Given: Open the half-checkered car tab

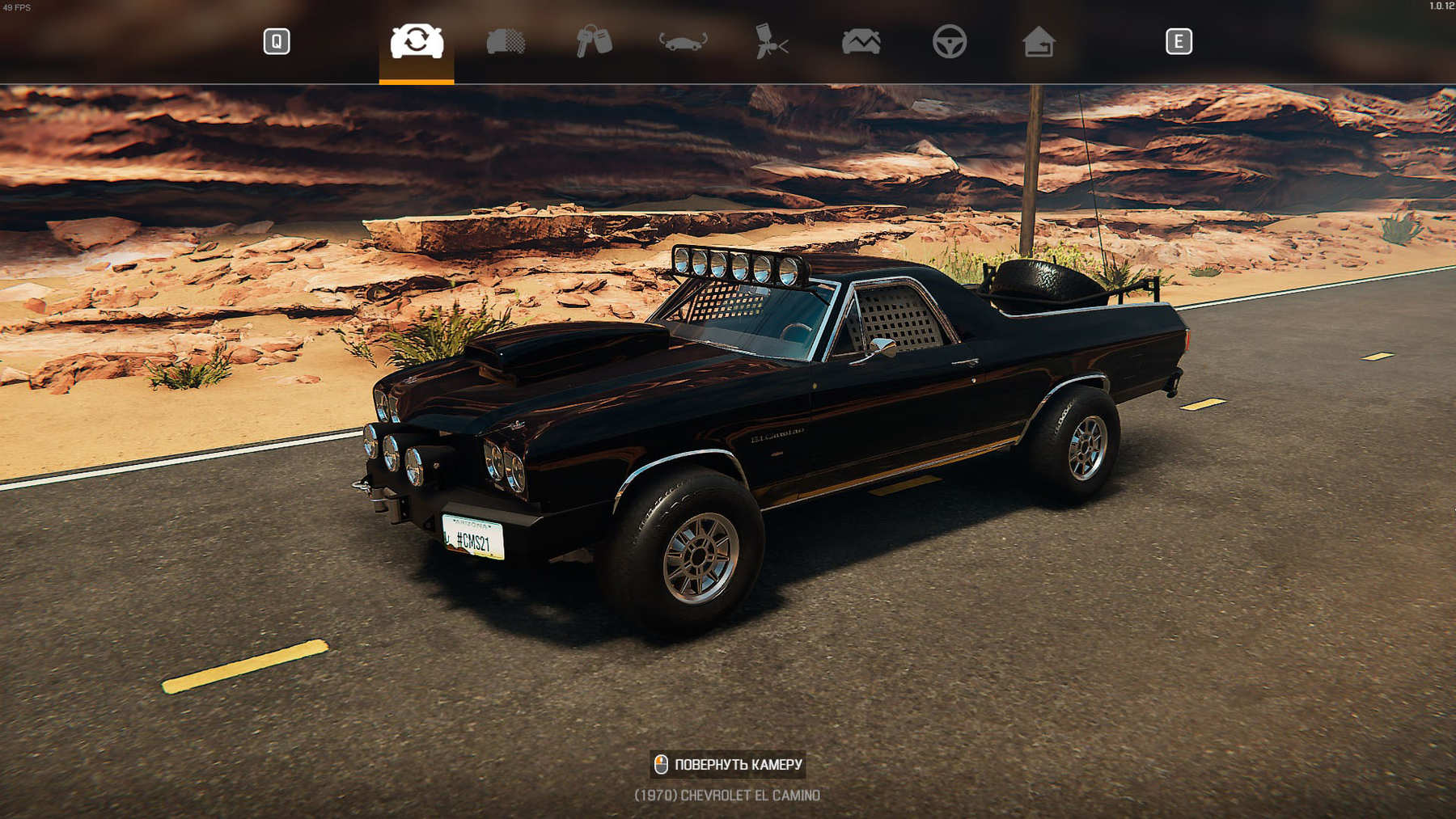Looking at the screenshot, I should tap(506, 41).
